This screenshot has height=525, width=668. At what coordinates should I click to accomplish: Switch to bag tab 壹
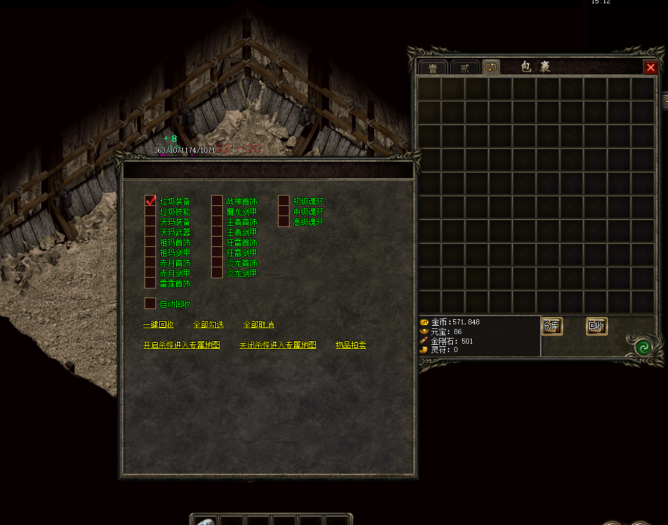433,67
